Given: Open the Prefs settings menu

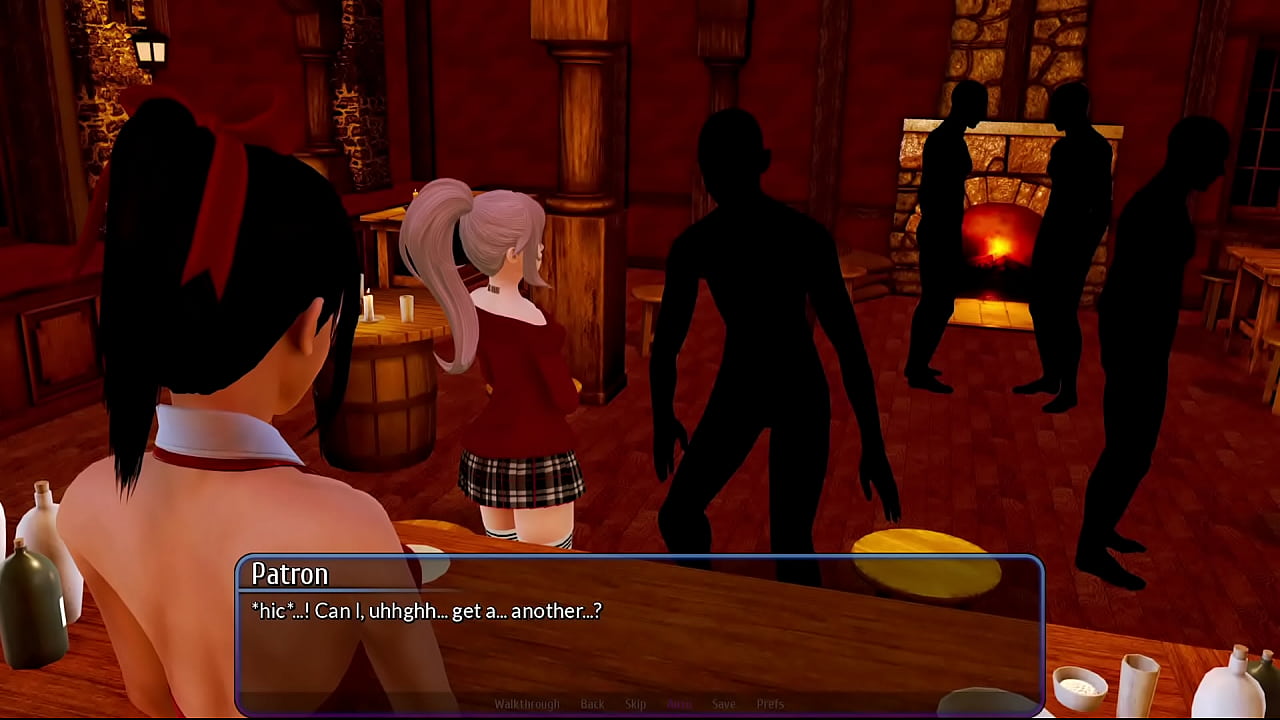Looking at the screenshot, I should pyautogui.click(x=770, y=704).
